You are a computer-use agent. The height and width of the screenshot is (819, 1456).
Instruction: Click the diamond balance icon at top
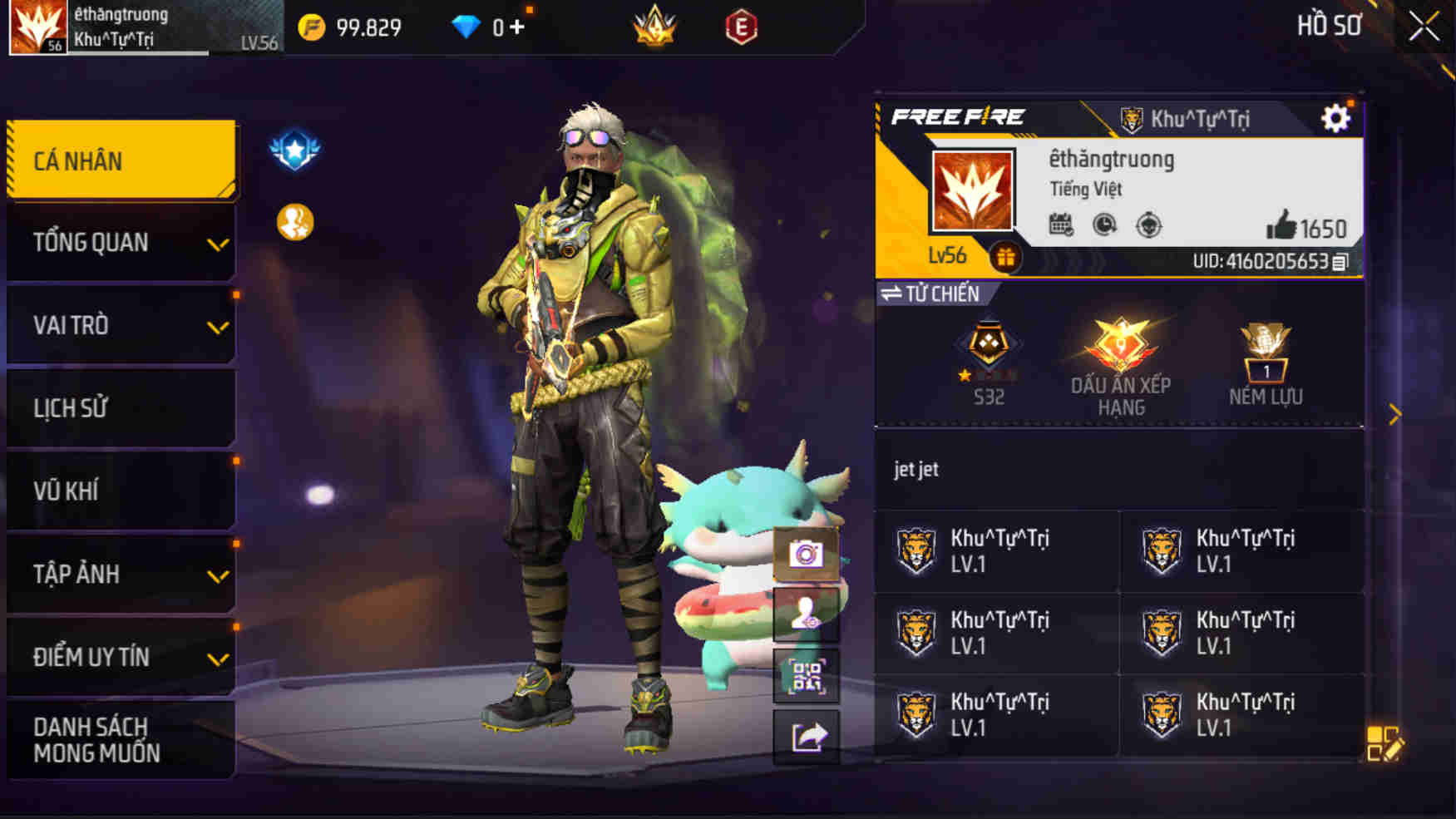pos(466,27)
